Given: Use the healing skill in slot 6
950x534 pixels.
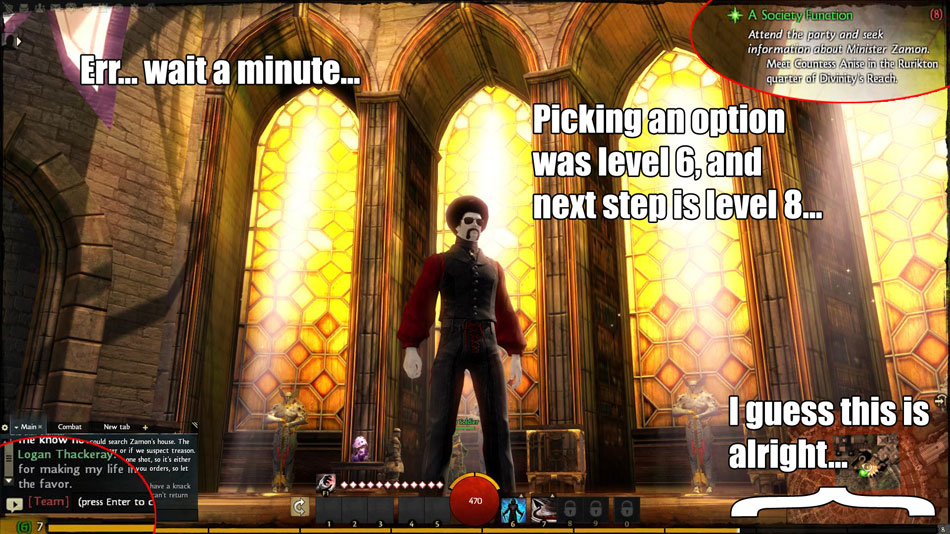Looking at the screenshot, I should [513, 508].
